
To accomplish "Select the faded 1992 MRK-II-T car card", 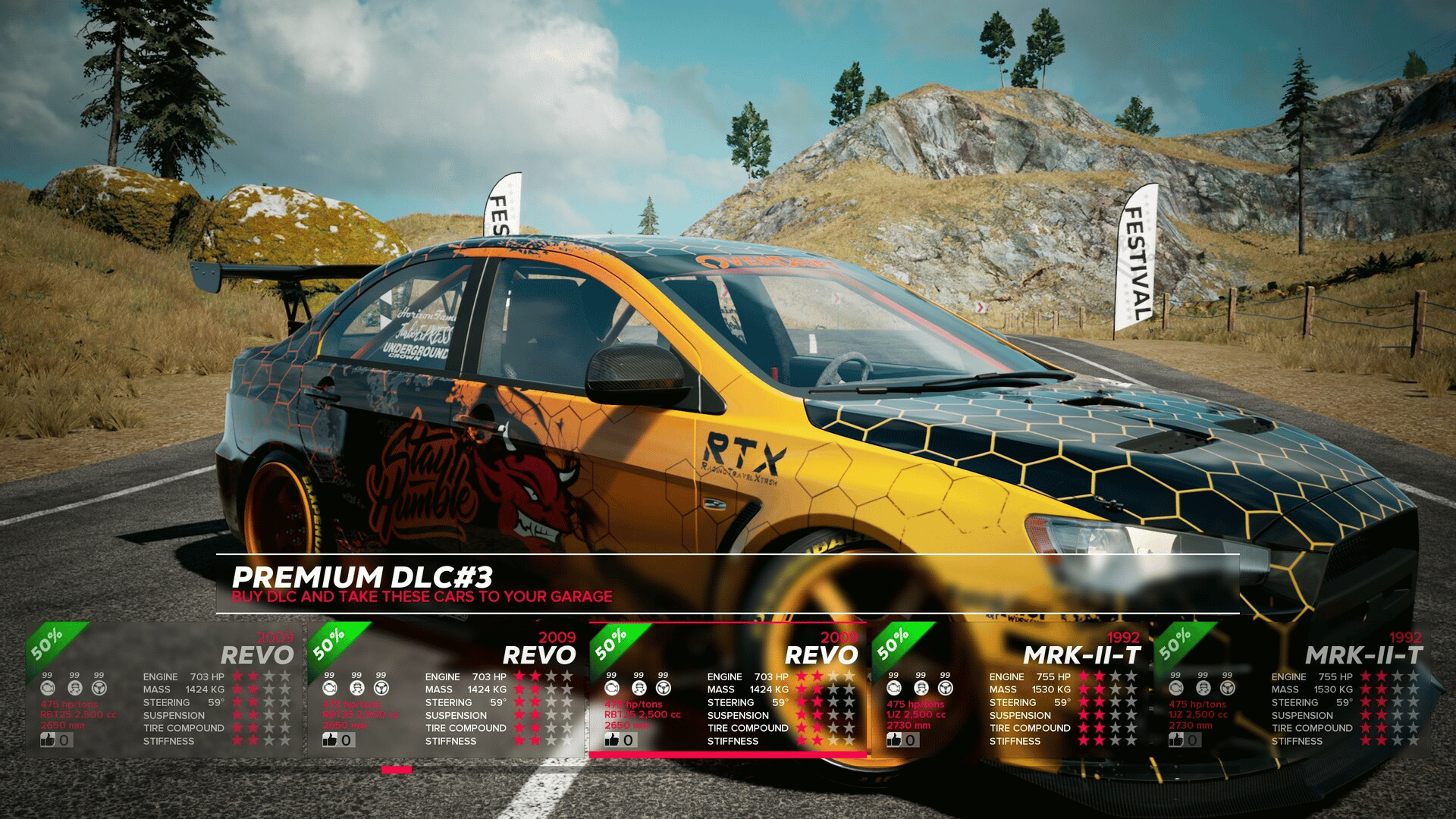I will (x=1293, y=690).
